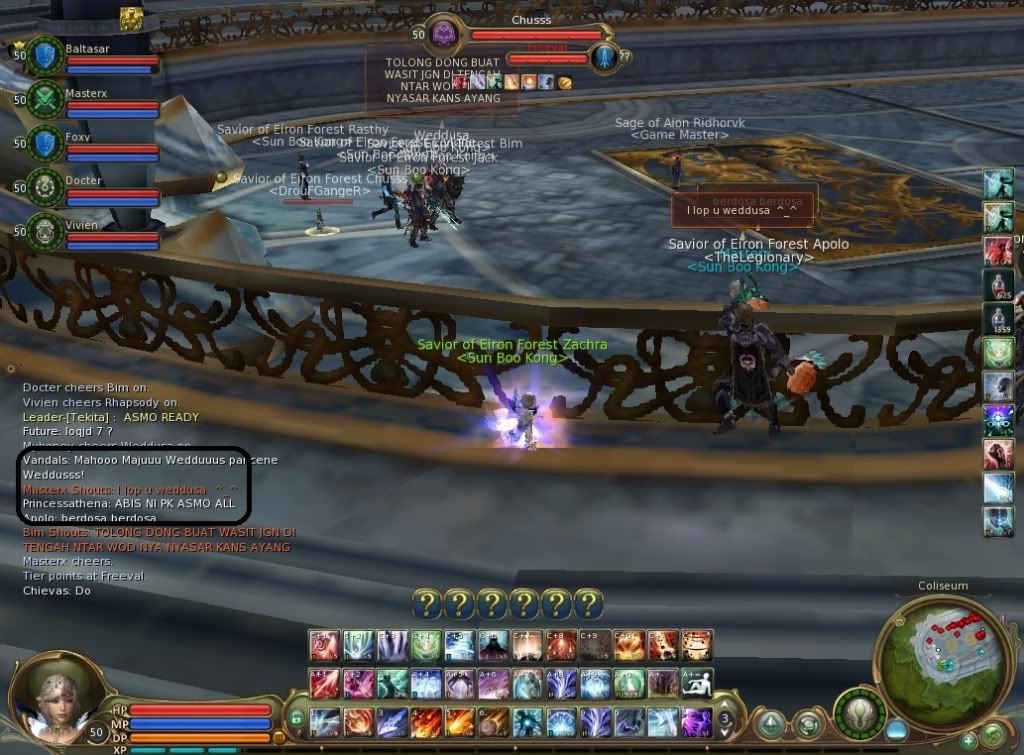Image resolution: width=1024 pixels, height=755 pixels.
Task: Toggle the quickbar lock icon
Action: 296,718
